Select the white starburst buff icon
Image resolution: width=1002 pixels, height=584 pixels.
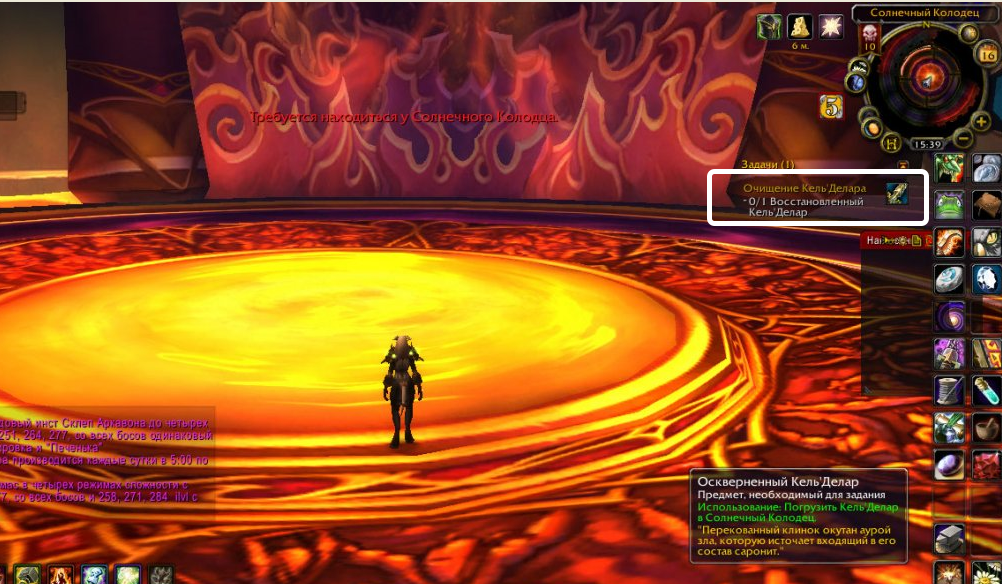click(x=830, y=26)
